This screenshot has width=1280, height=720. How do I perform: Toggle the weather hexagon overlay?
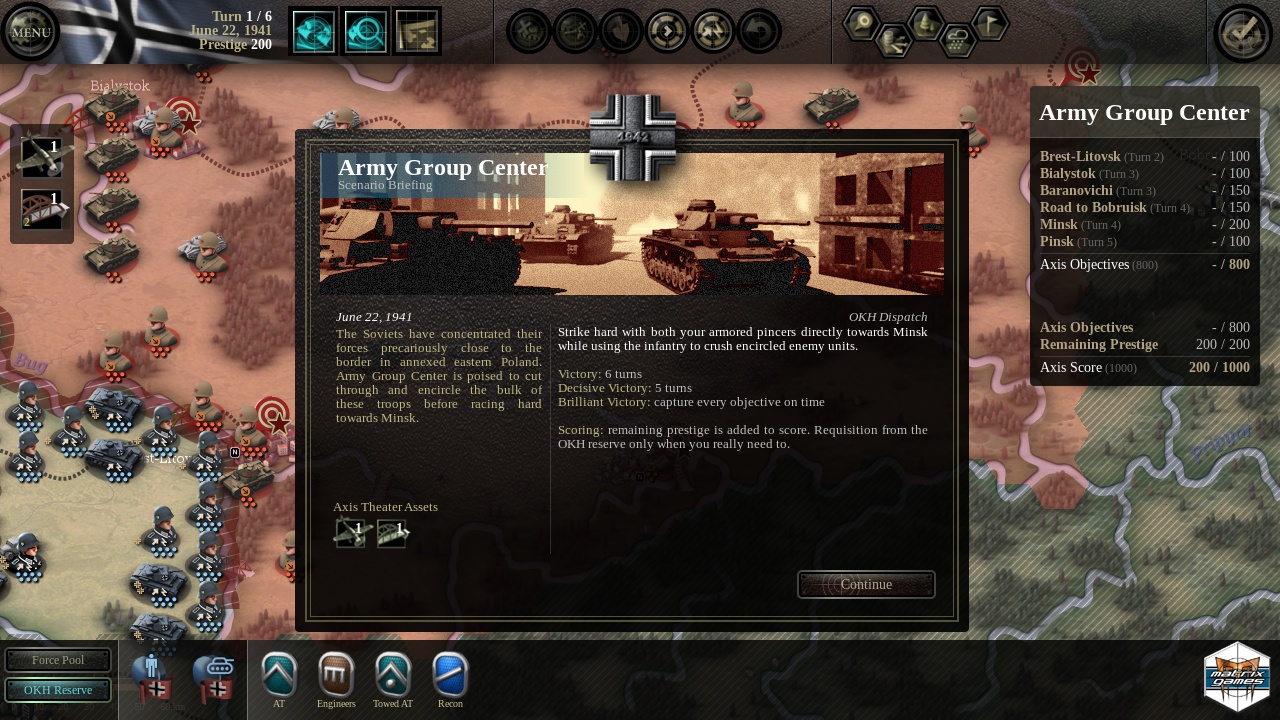click(957, 41)
